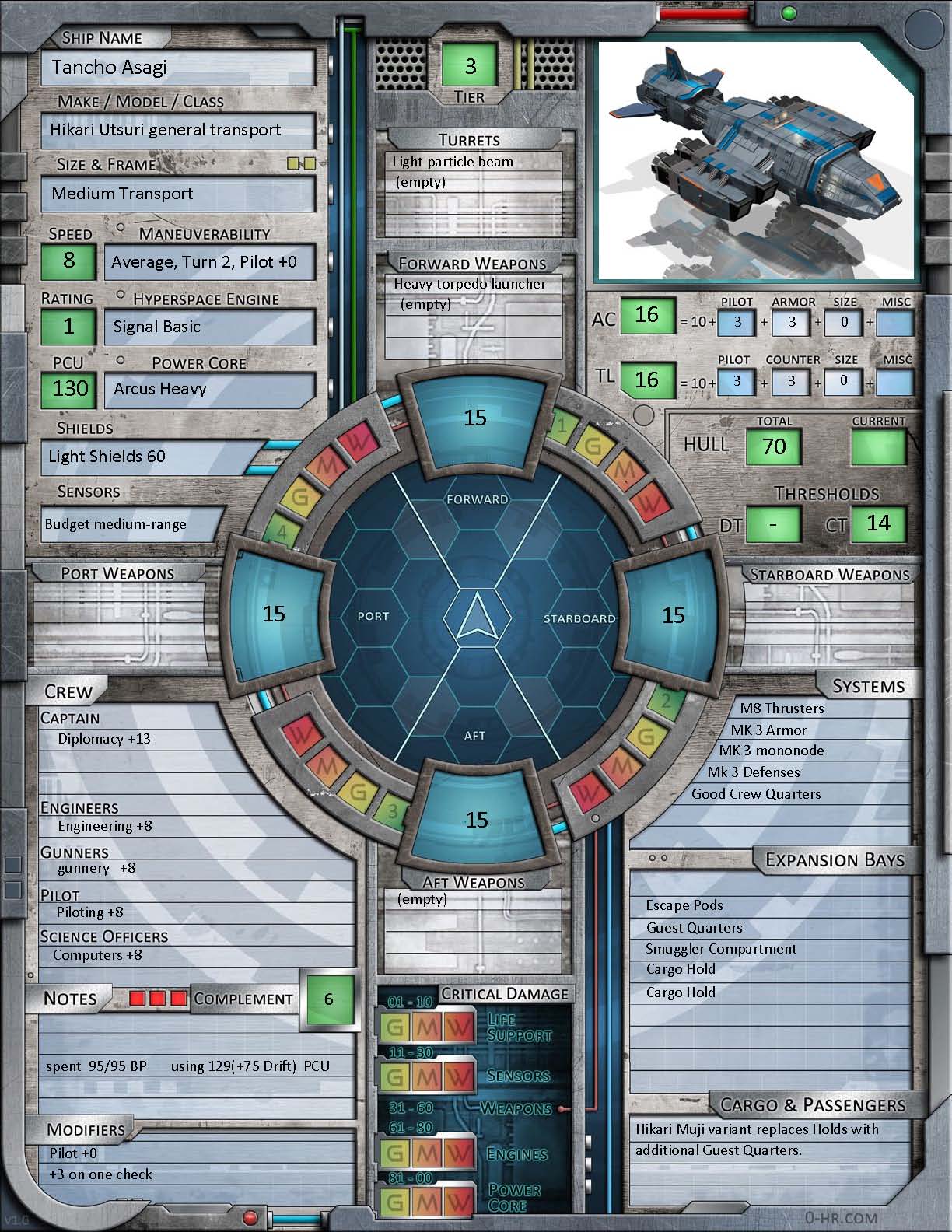
Task: Select the Power Core field
Action: click(x=210, y=389)
